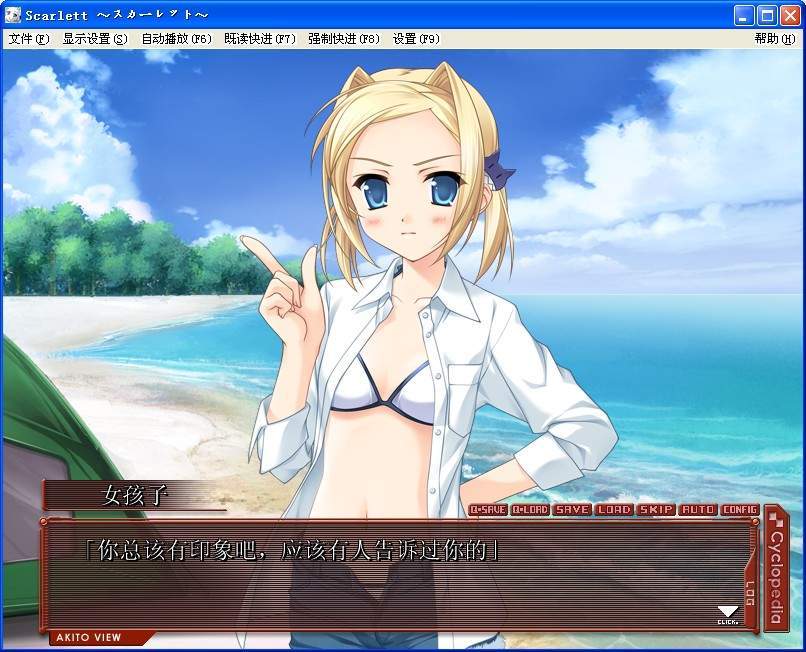Open the LOAD screen
The image size is (806, 652).
click(614, 510)
